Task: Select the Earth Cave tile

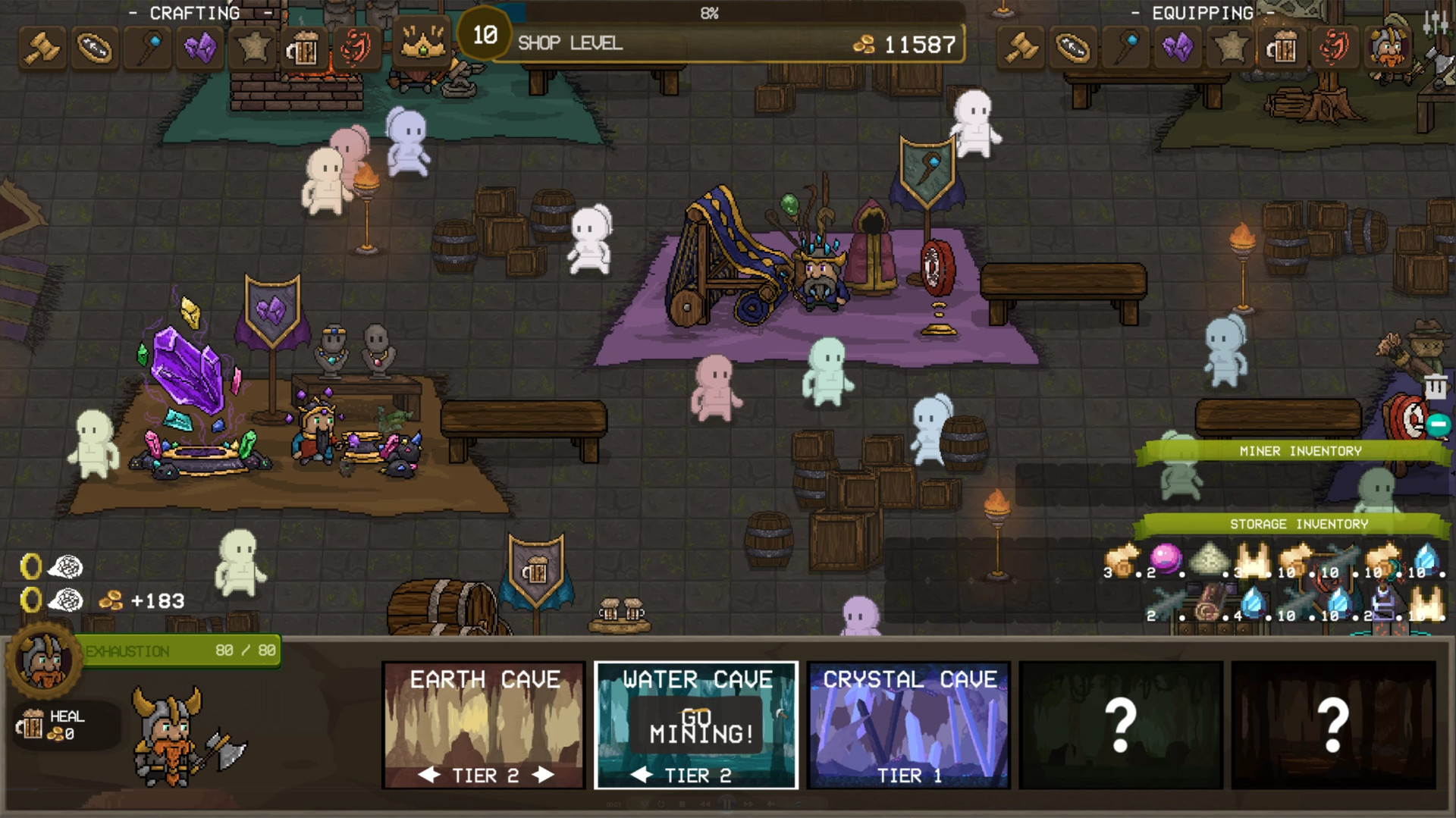Action: coord(484,713)
